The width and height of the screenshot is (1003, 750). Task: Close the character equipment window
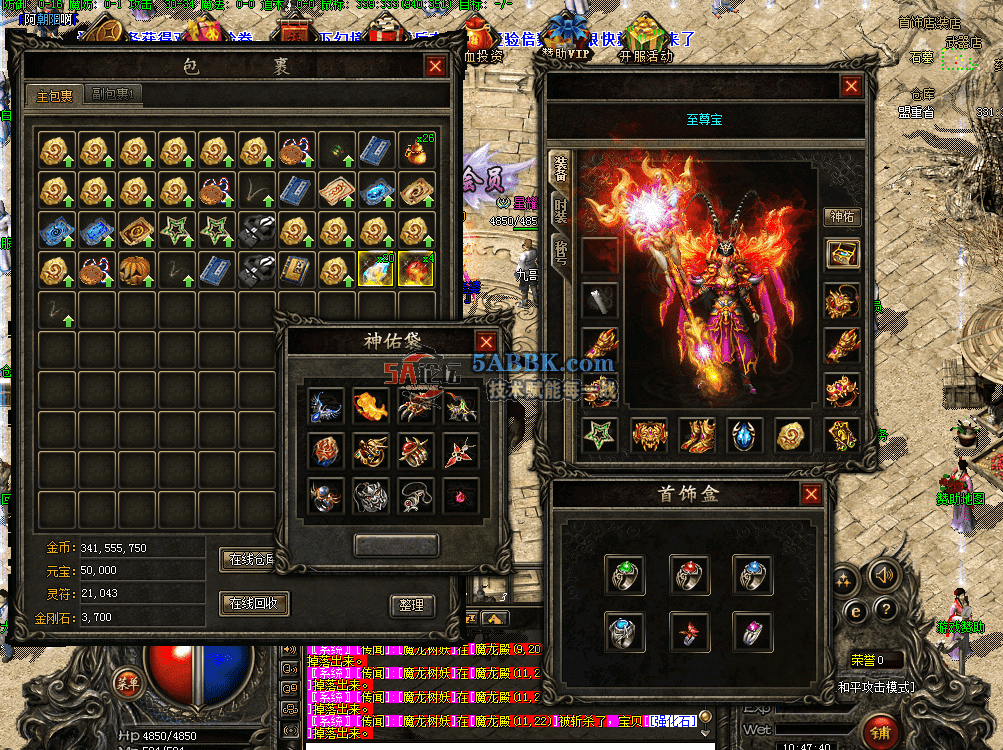pyautogui.click(x=850, y=86)
